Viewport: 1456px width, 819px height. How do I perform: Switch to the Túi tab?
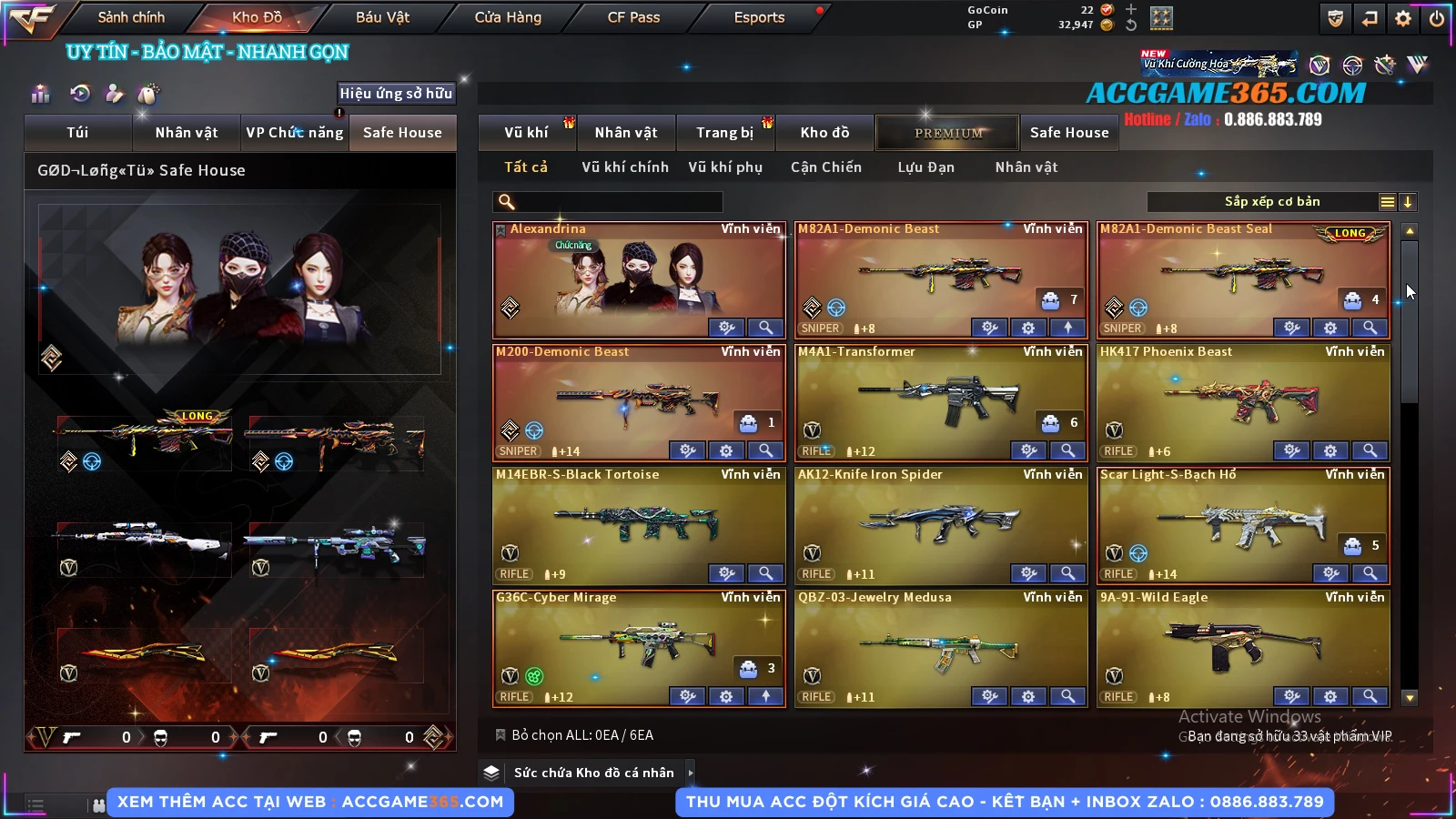[x=77, y=133]
